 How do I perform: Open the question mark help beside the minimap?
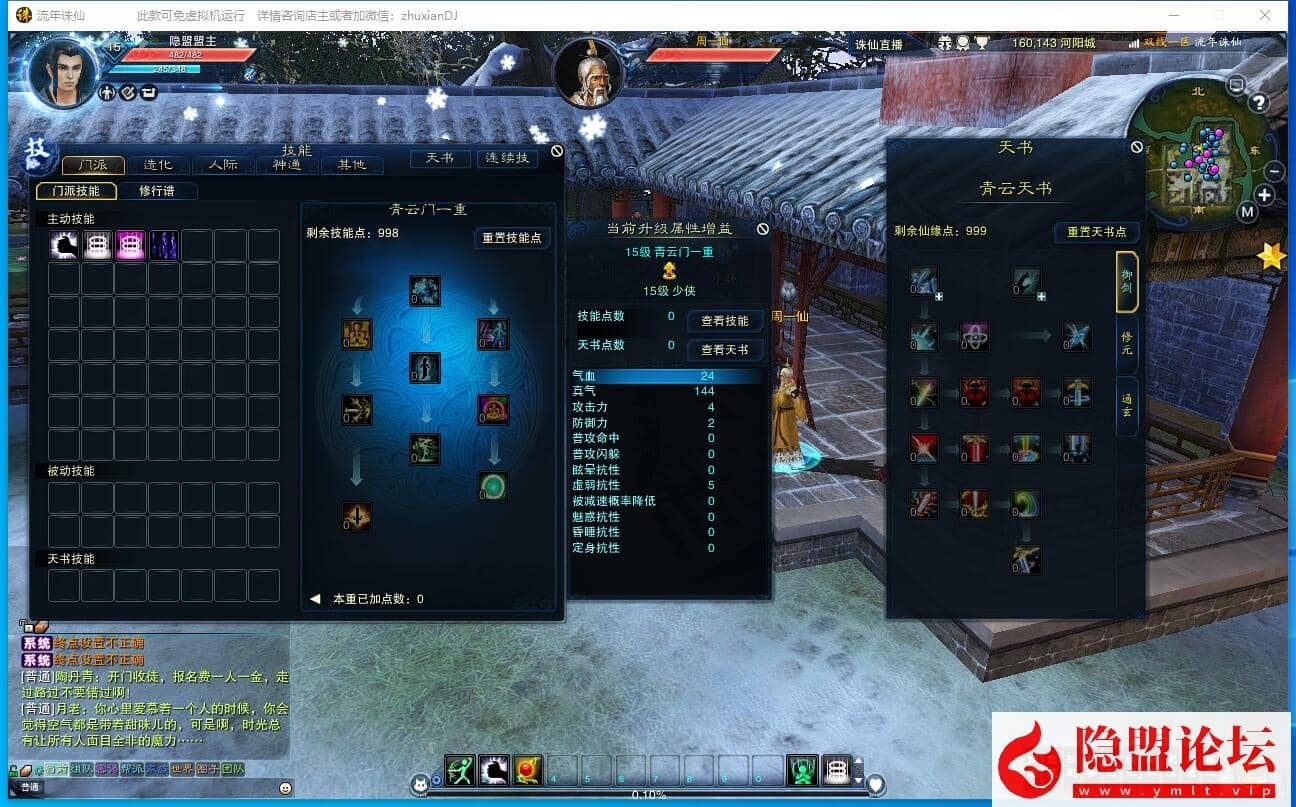click(x=1259, y=102)
